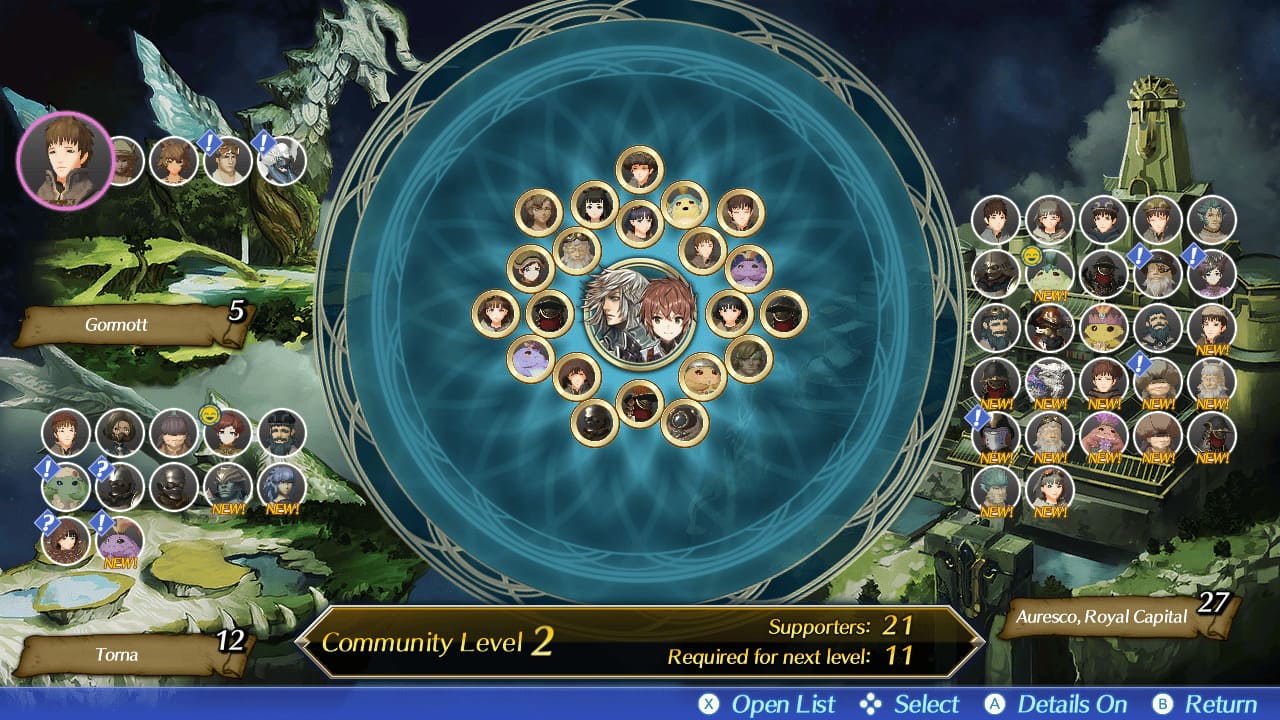
Task: Select the blue-haired NEW portrait in Torna
Action: coord(282,487)
